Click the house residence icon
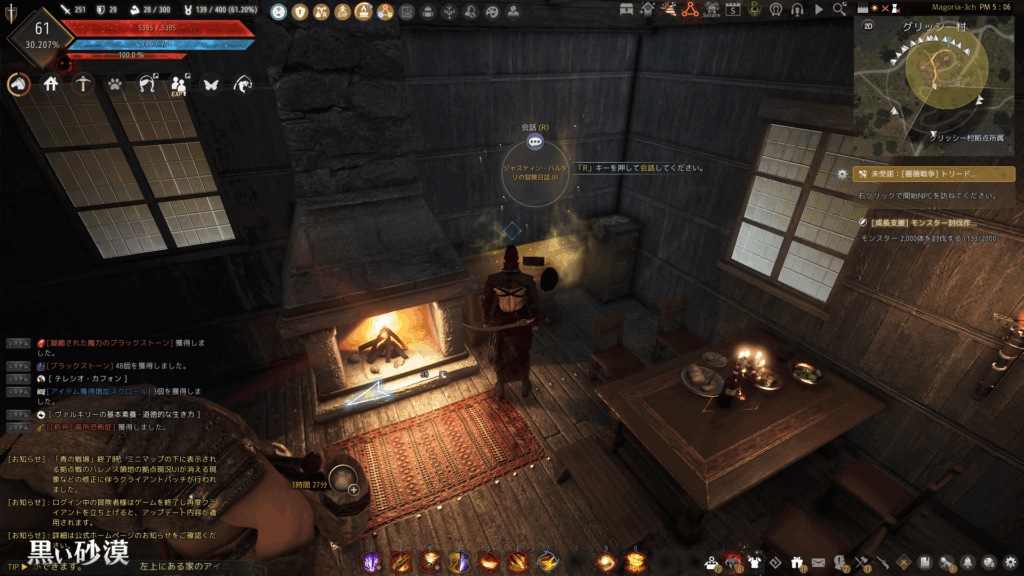 pos(51,85)
